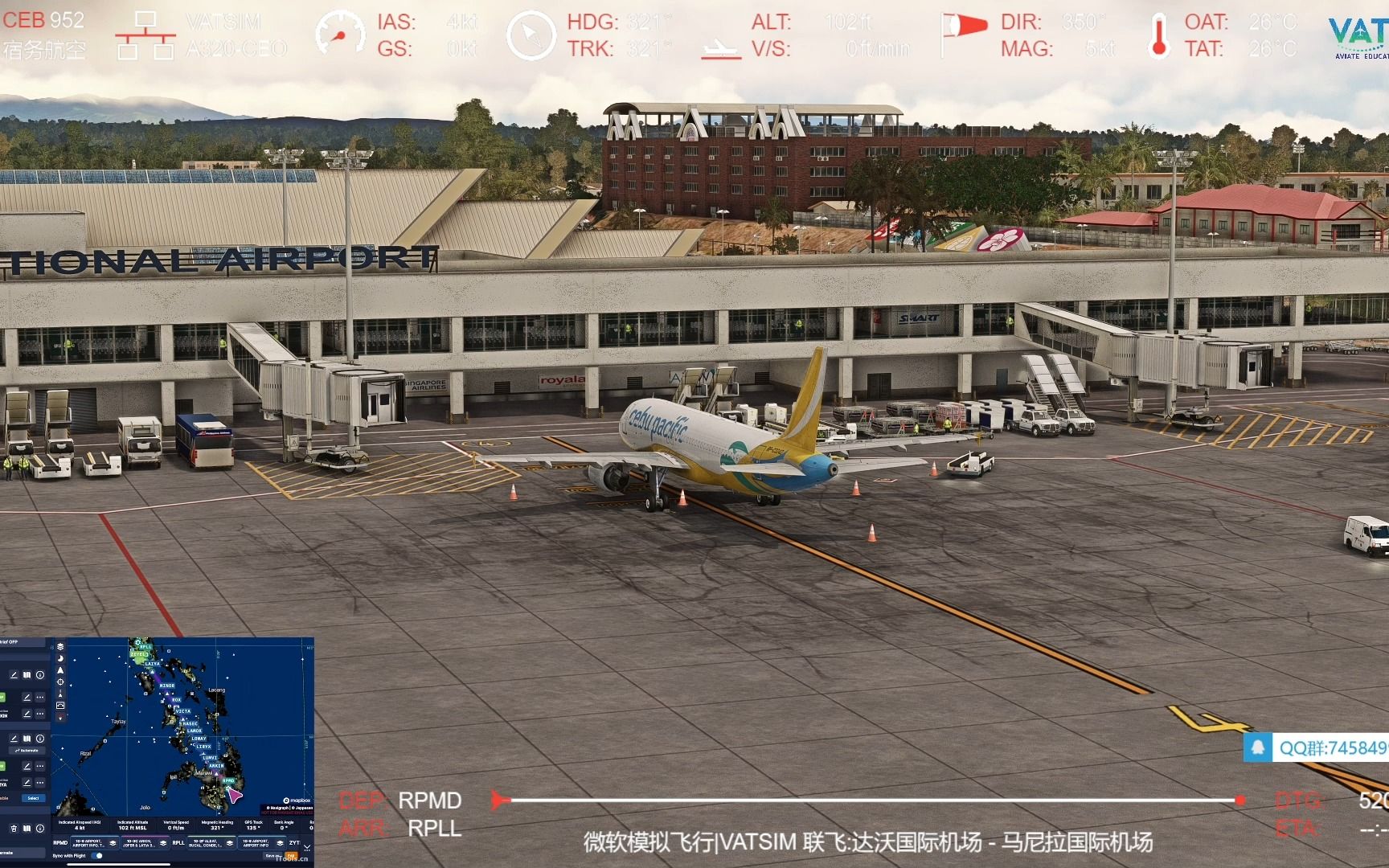The height and width of the screenshot is (868, 1389).
Task: Click the info icon beside the chart entry
Action: pyautogui.click(x=39, y=675)
